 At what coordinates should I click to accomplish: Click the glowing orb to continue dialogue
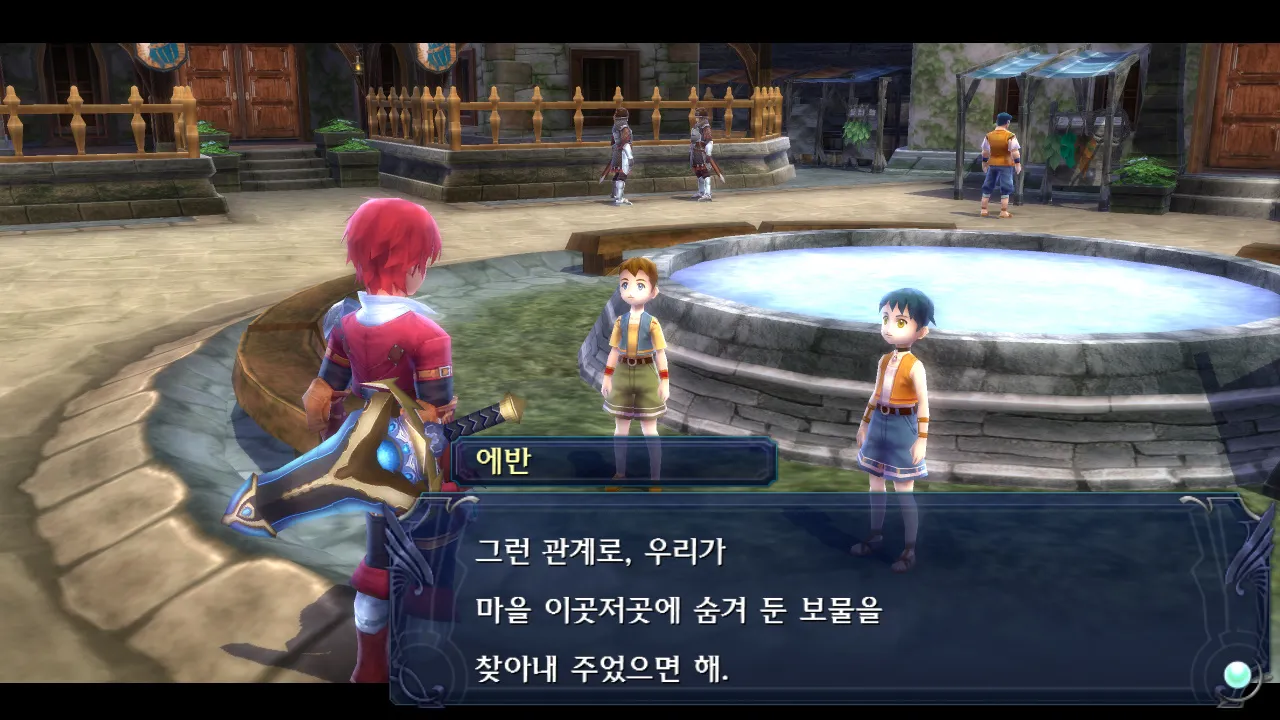pyautogui.click(x=1238, y=674)
